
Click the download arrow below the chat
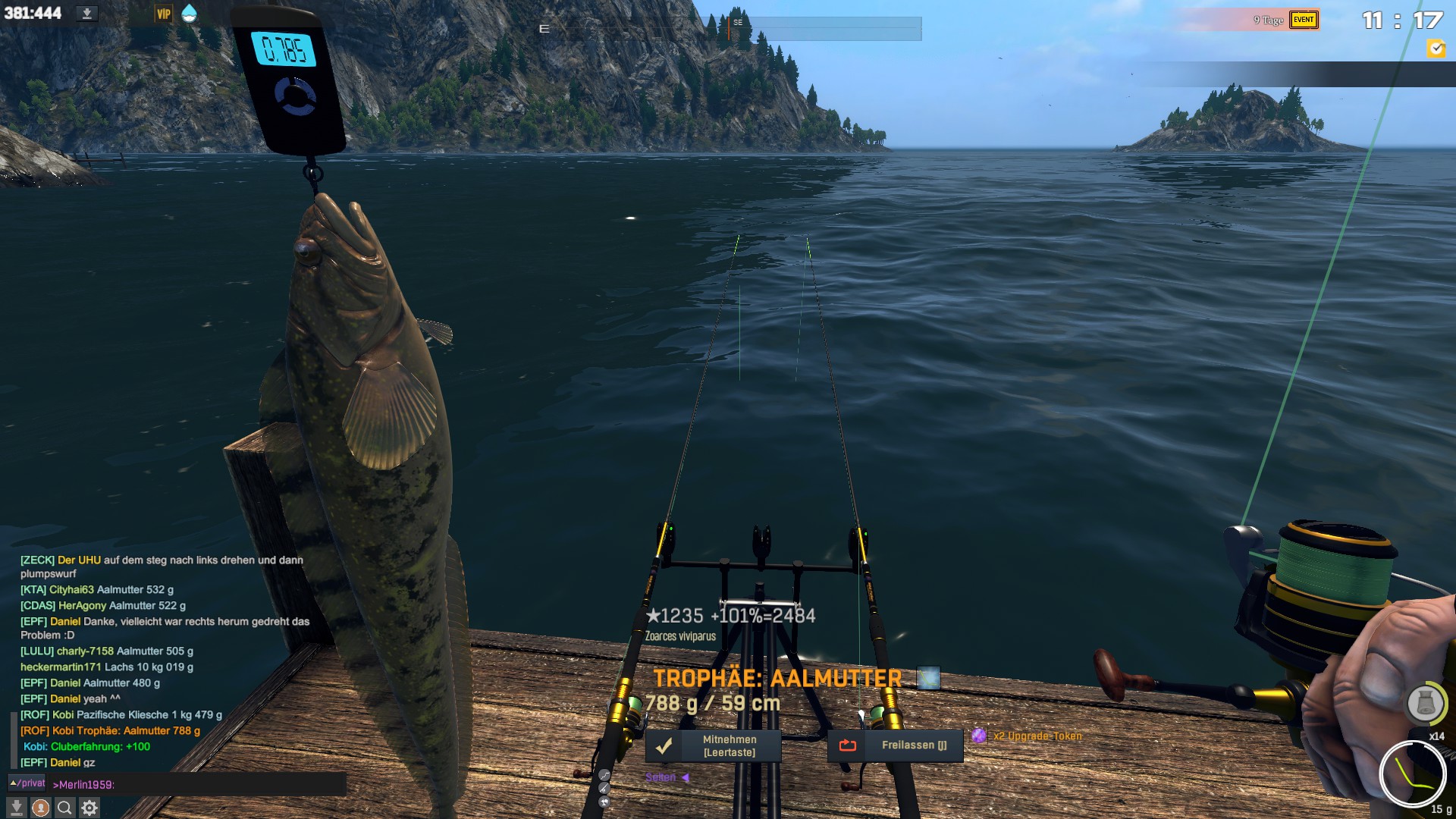pyautogui.click(x=17, y=808)
